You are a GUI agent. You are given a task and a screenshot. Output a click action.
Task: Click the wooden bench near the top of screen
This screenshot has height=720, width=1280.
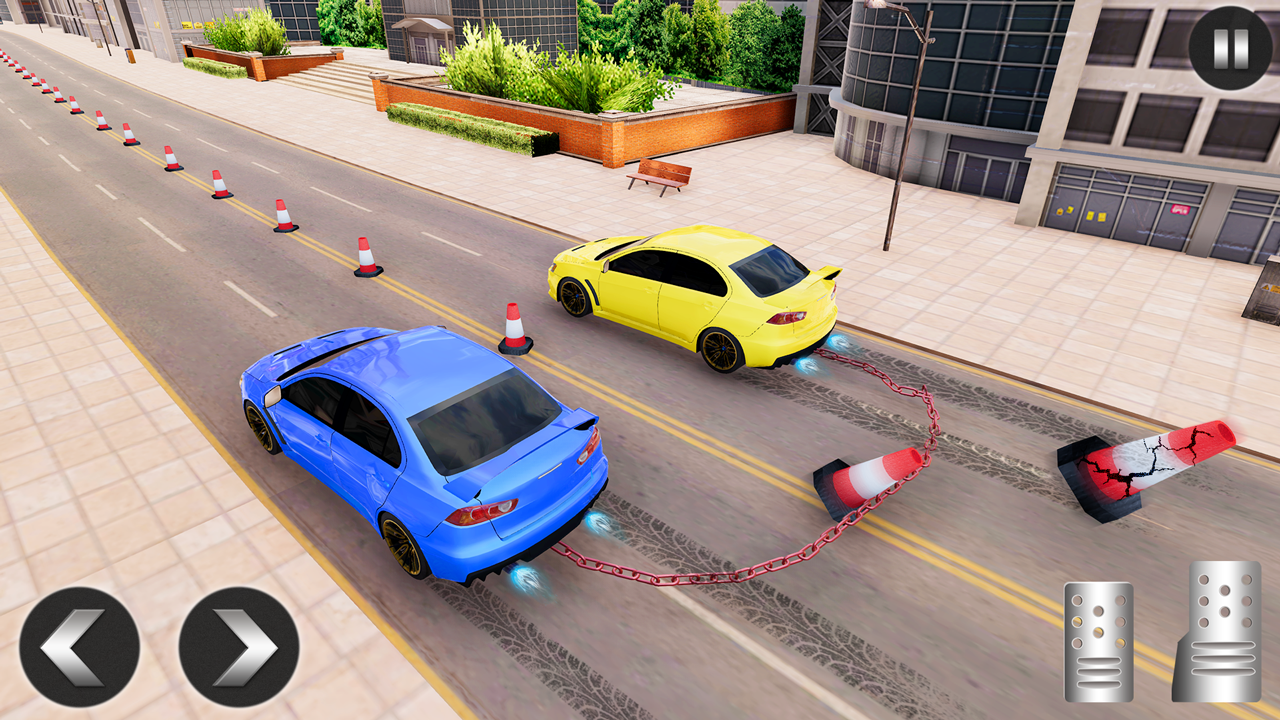point(660,175)
